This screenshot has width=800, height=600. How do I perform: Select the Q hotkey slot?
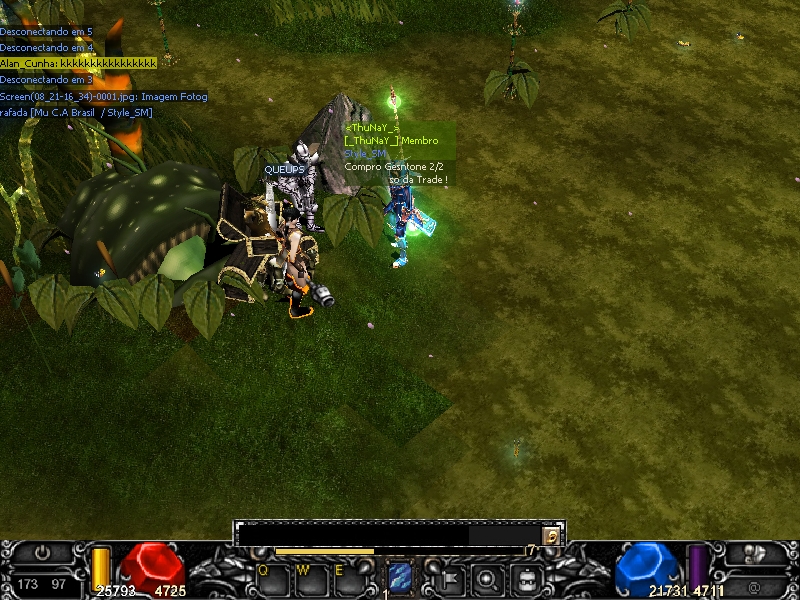(271, 579)
